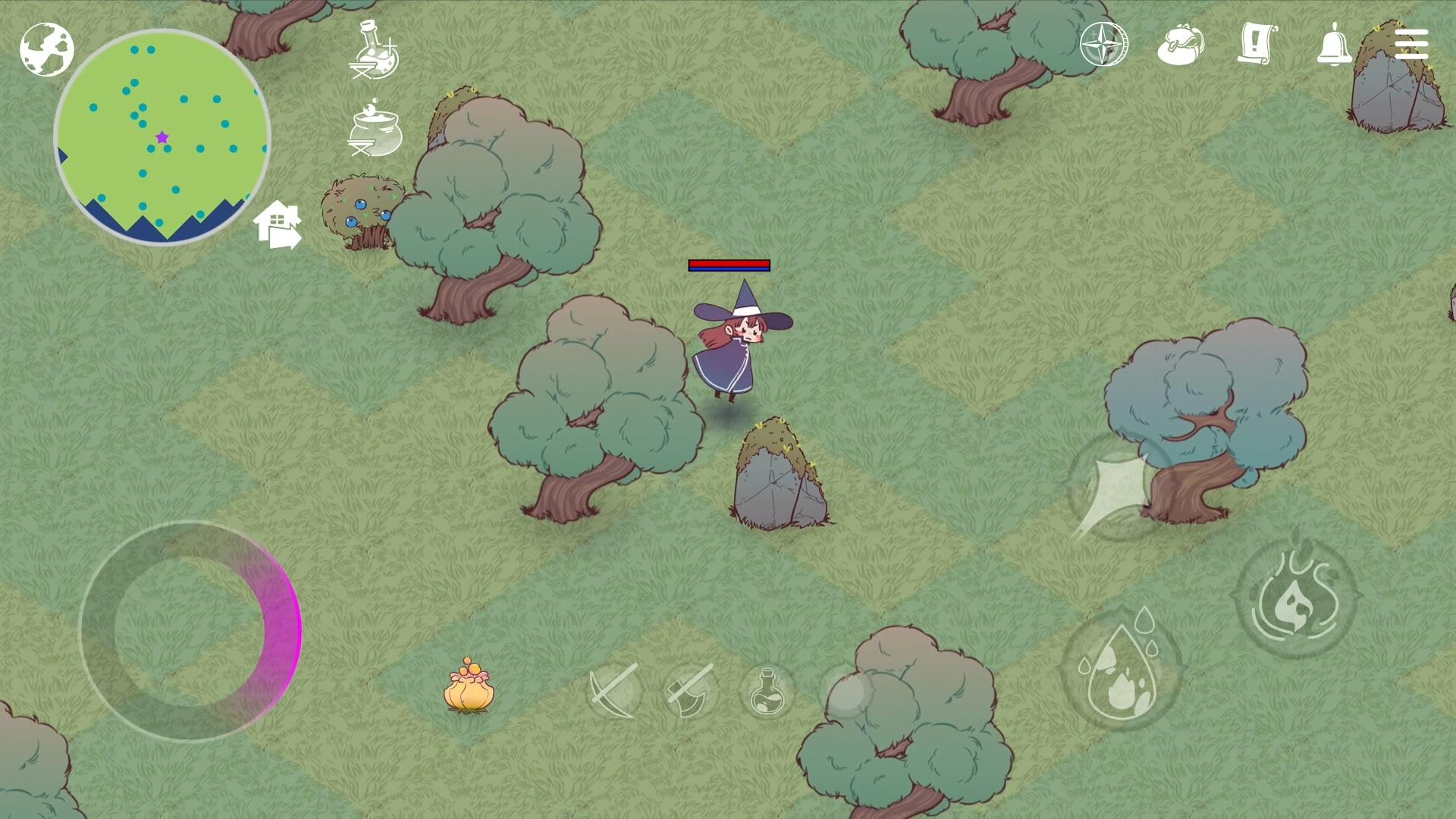Image resolution: width=1456 pixels, height=819 pixels.
Task: Select the axe tool icon
Action: tap(689, 694)
